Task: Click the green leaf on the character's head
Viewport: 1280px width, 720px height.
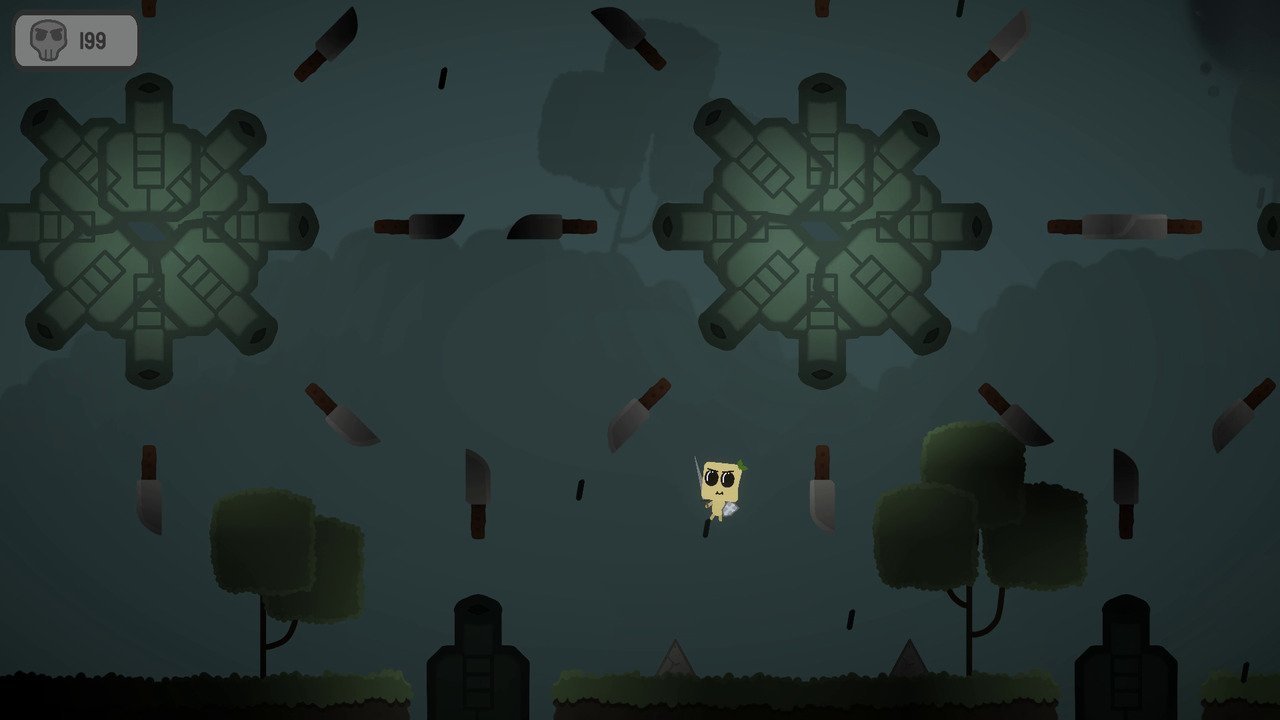Action: 741,465
